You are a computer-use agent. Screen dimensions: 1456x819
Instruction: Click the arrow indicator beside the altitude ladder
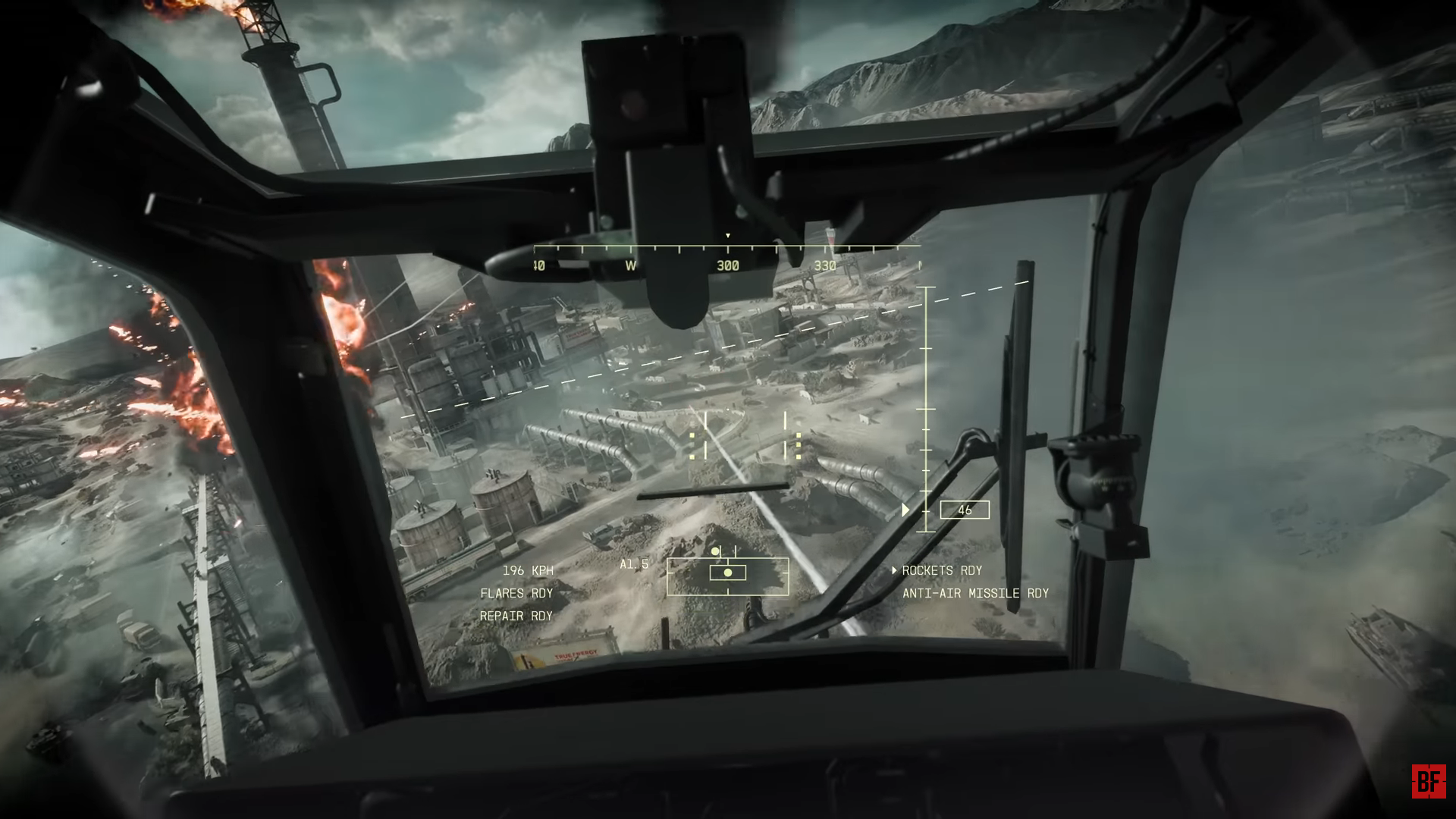(904, 510)
